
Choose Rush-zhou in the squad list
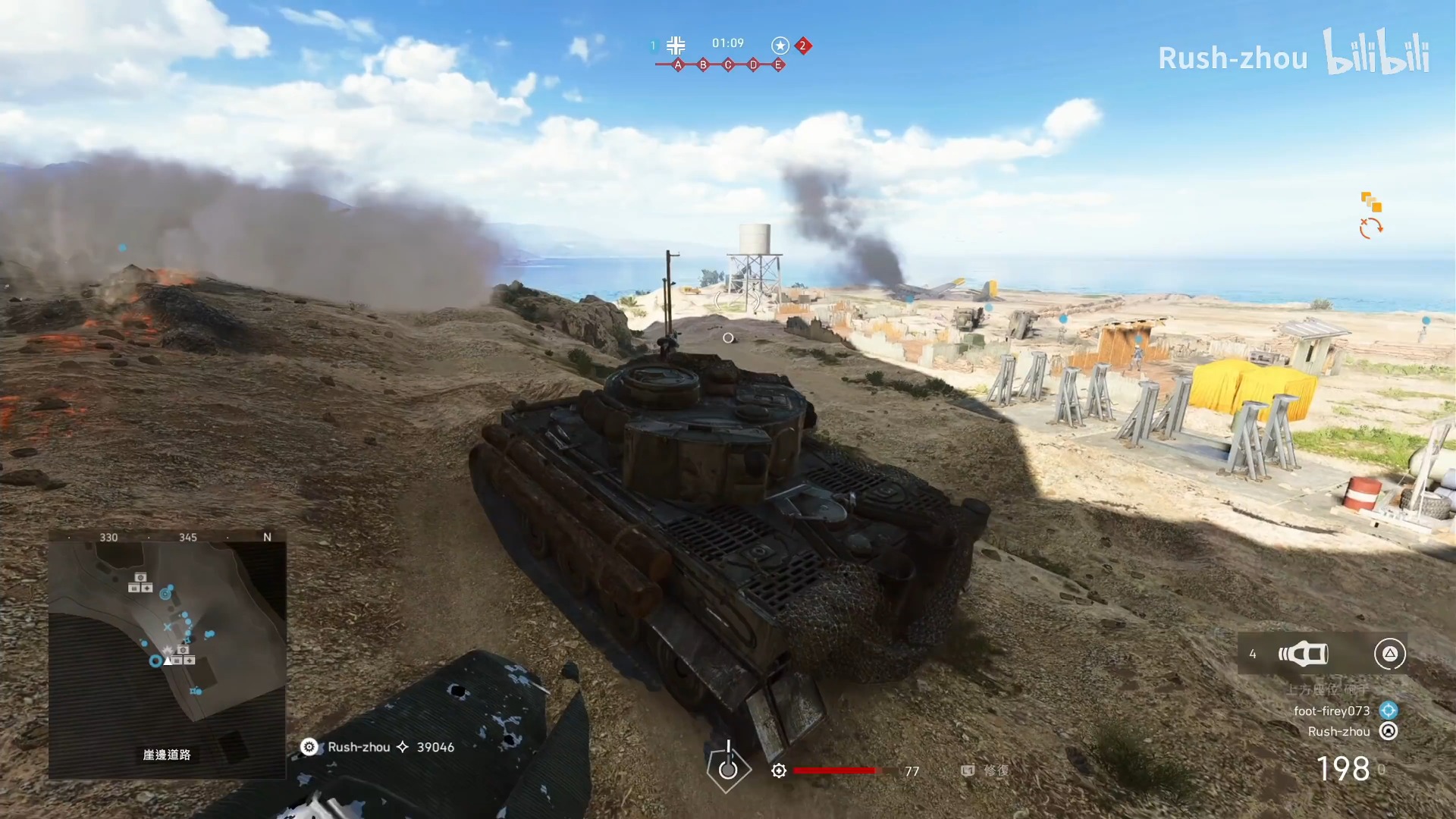(1338, 731)
